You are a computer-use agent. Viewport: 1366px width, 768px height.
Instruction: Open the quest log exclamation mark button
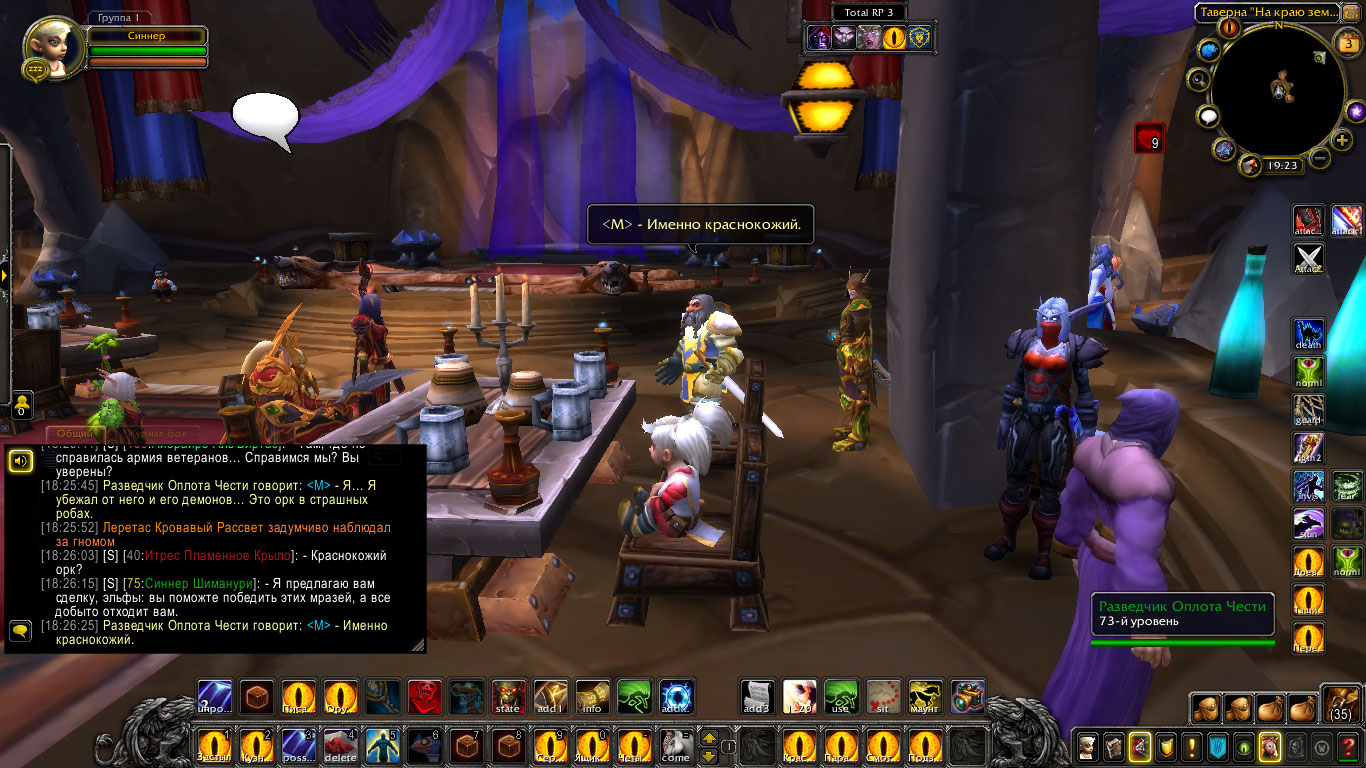tap(1191, 746)
